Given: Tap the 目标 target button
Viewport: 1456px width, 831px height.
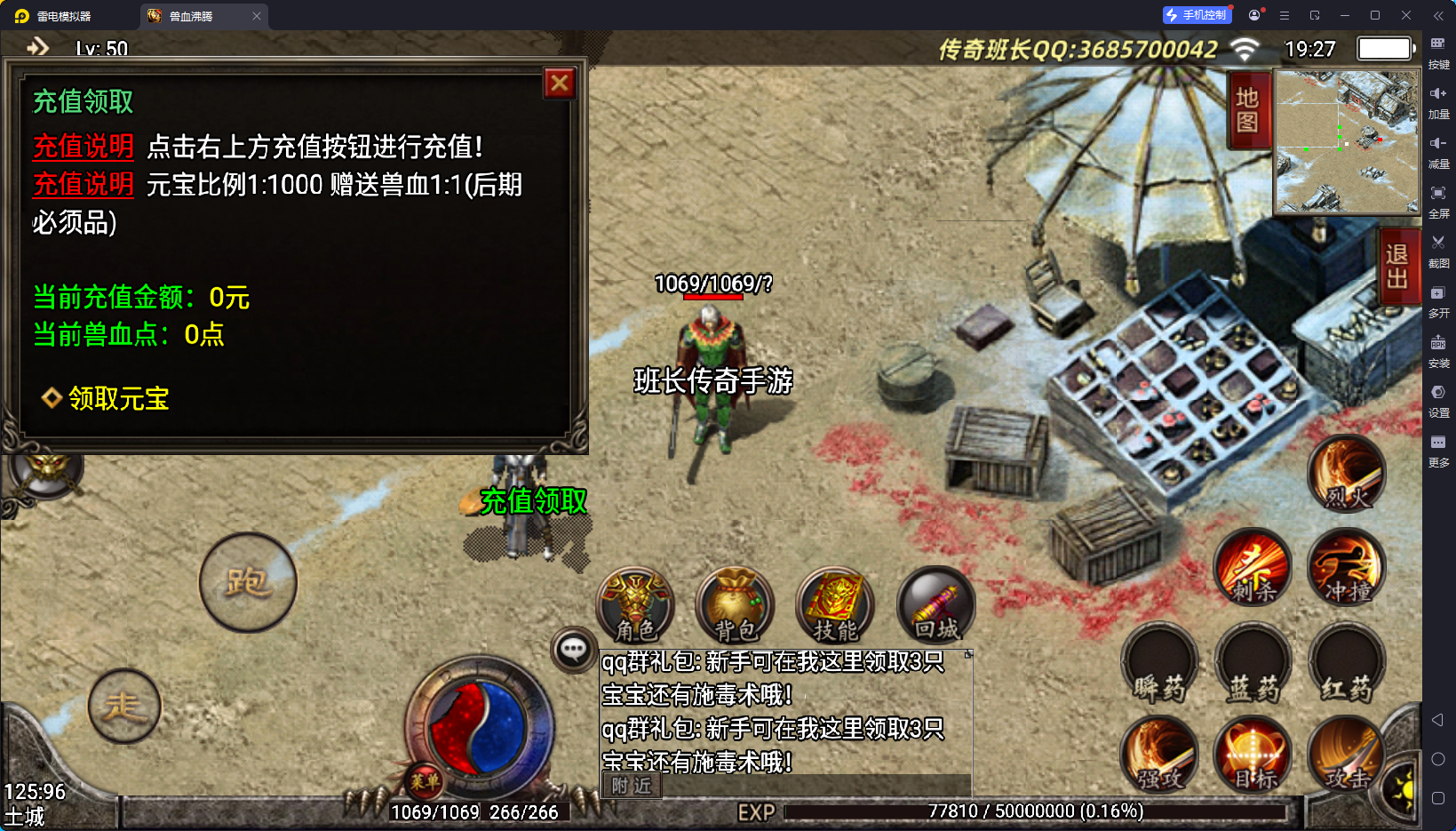Looking at the screenshot, I should tap(1253, 755).
